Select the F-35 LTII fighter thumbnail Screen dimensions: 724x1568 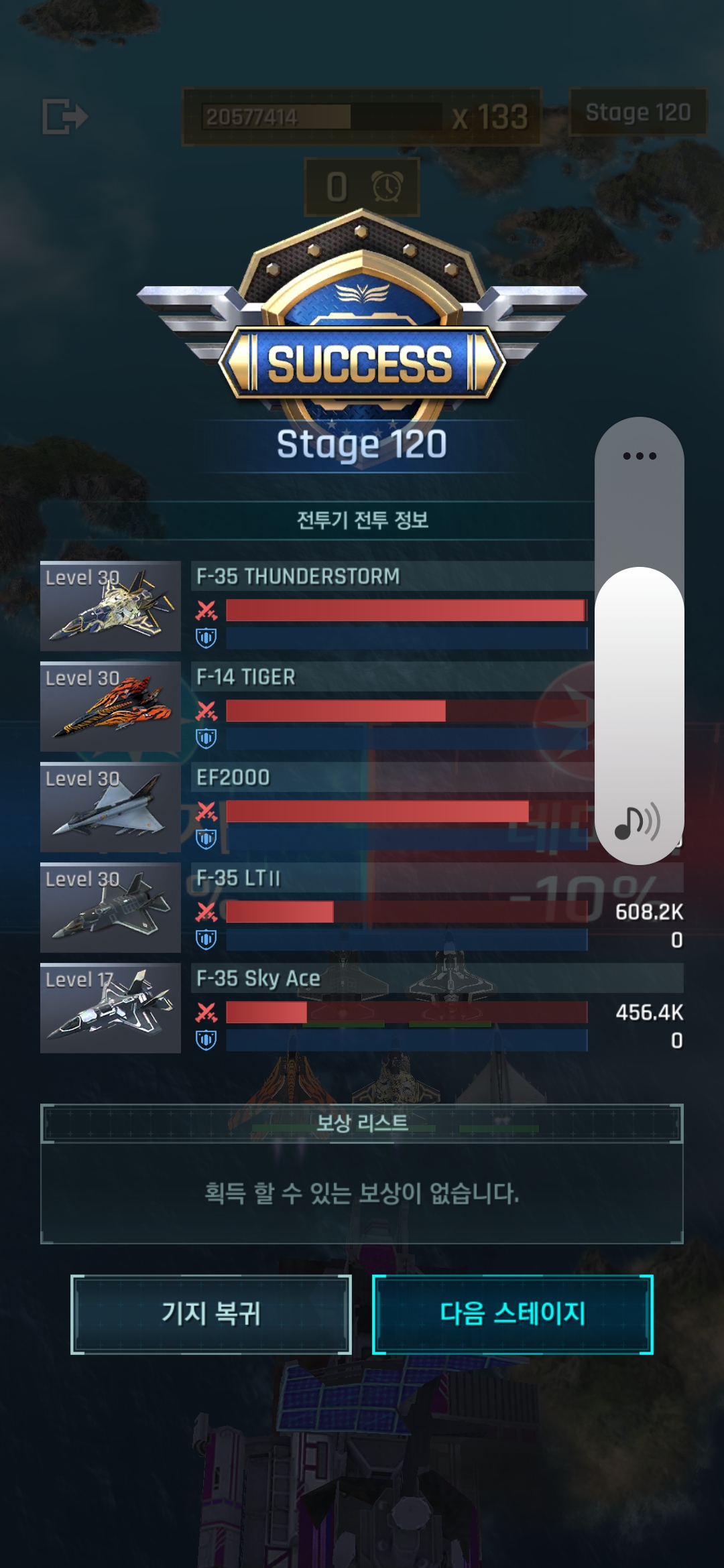coord(111,907)
